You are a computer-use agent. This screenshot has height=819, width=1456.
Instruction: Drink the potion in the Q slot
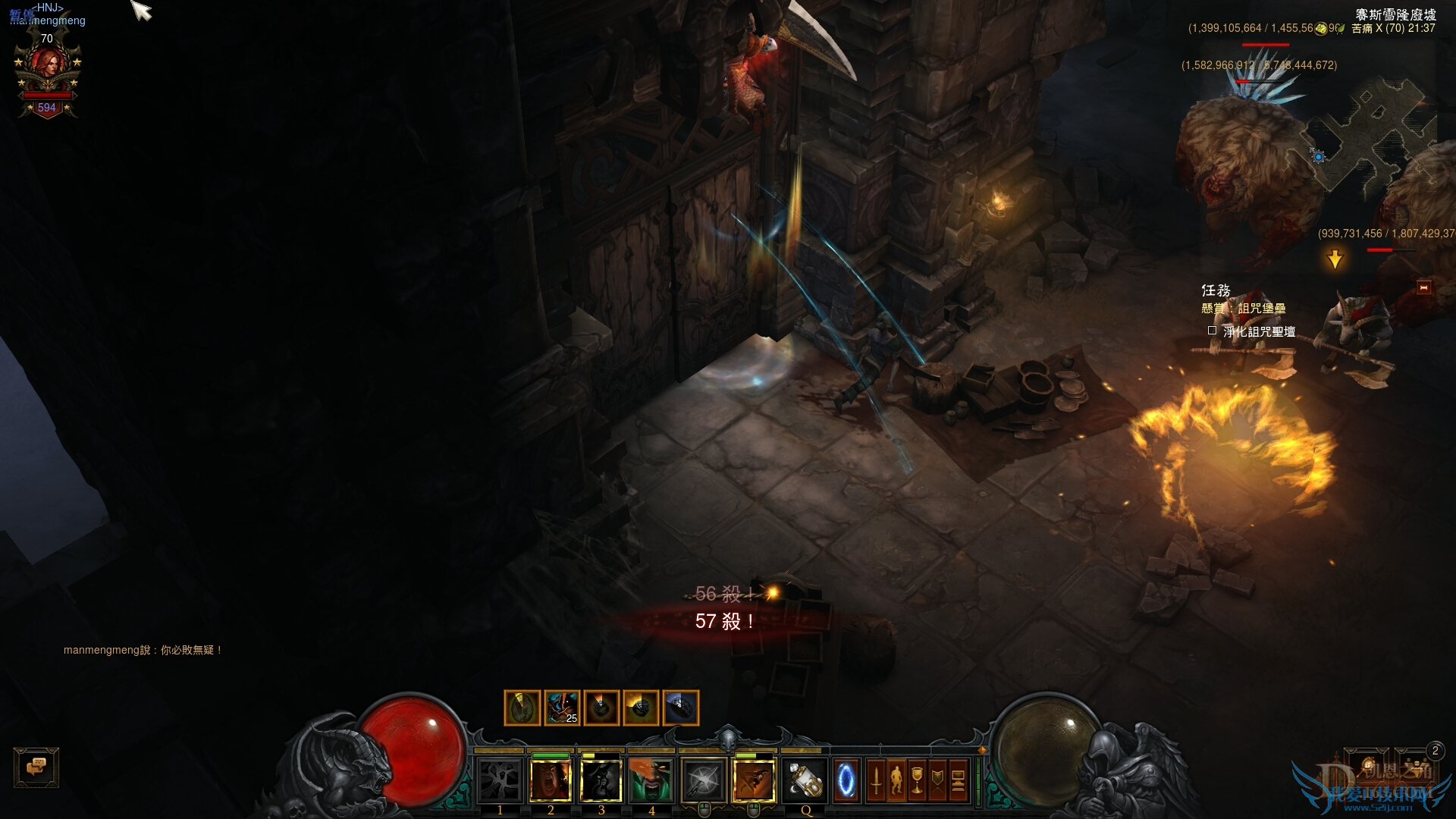tap(805, 780)
